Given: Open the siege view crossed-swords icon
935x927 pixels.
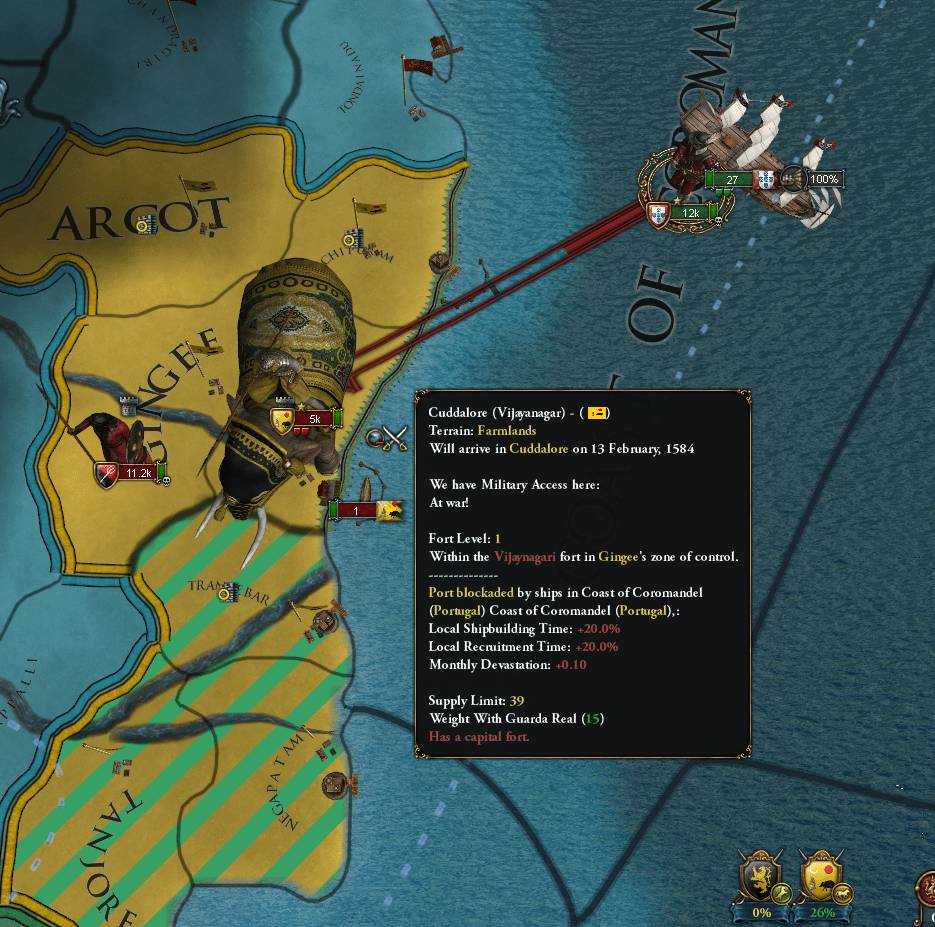Looking at the screenshot, I should click(389, 439).
